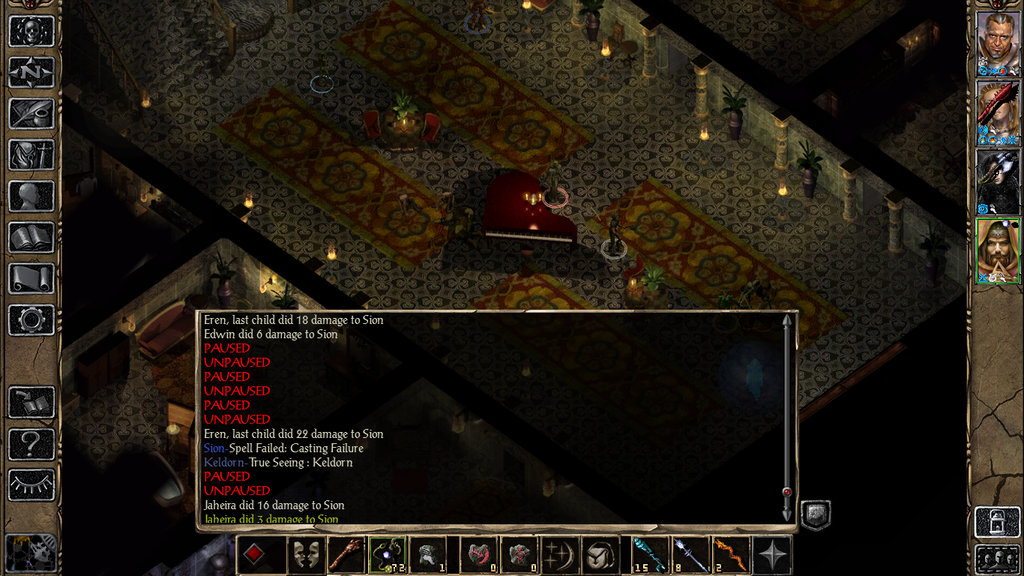The width and height of the screenshot is (1024, 576).
Task: Use the blue wand with 15 charges
Action: click(646, 555)
